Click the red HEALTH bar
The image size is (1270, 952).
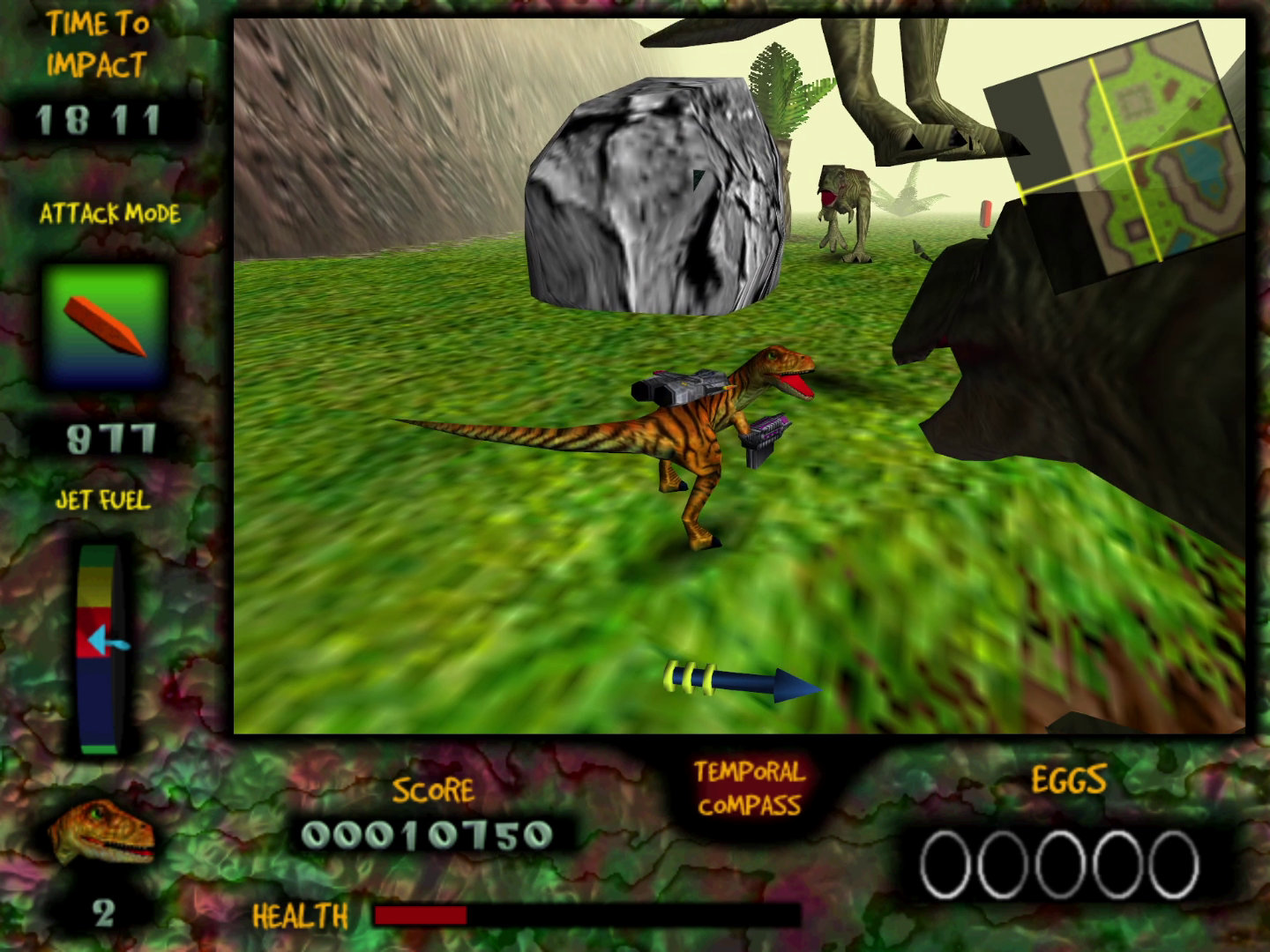point(422,917)
